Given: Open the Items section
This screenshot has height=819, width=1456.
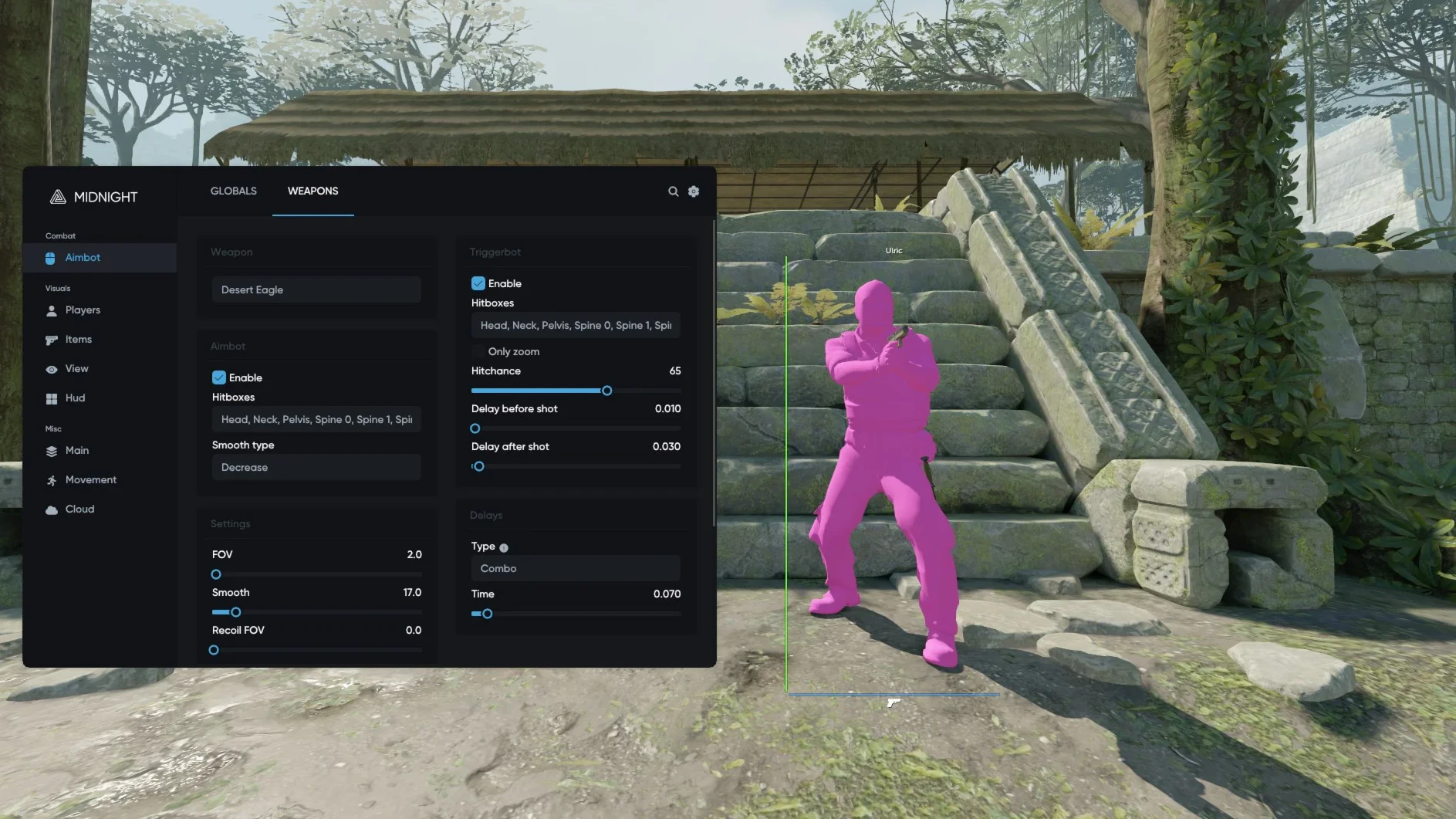Looking at the screenshot, I should click(78, 340).
